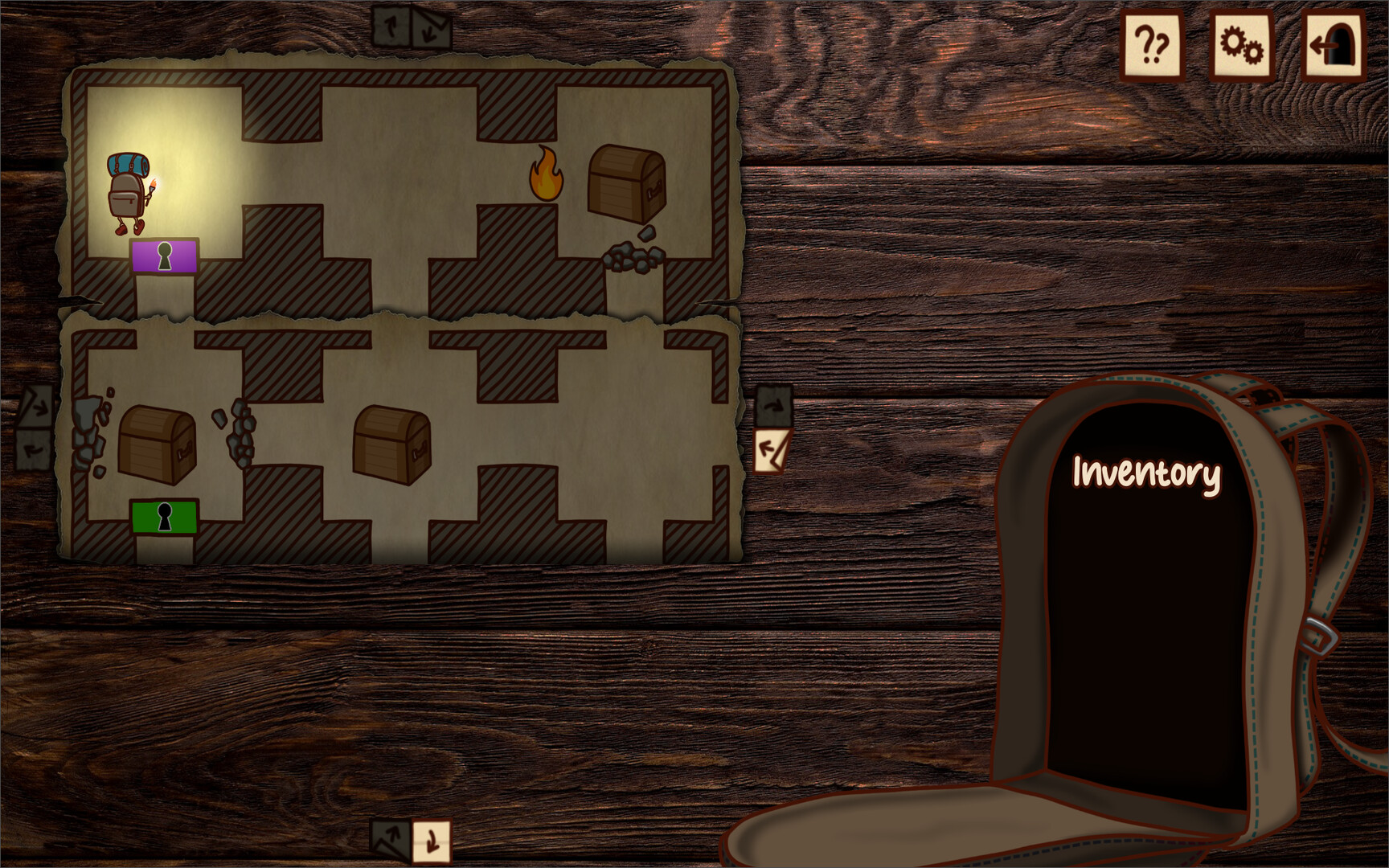This screenshot has height=868, width=1389.
Task: Open the treasure chest next to the flame
Action: pos(625,183)
